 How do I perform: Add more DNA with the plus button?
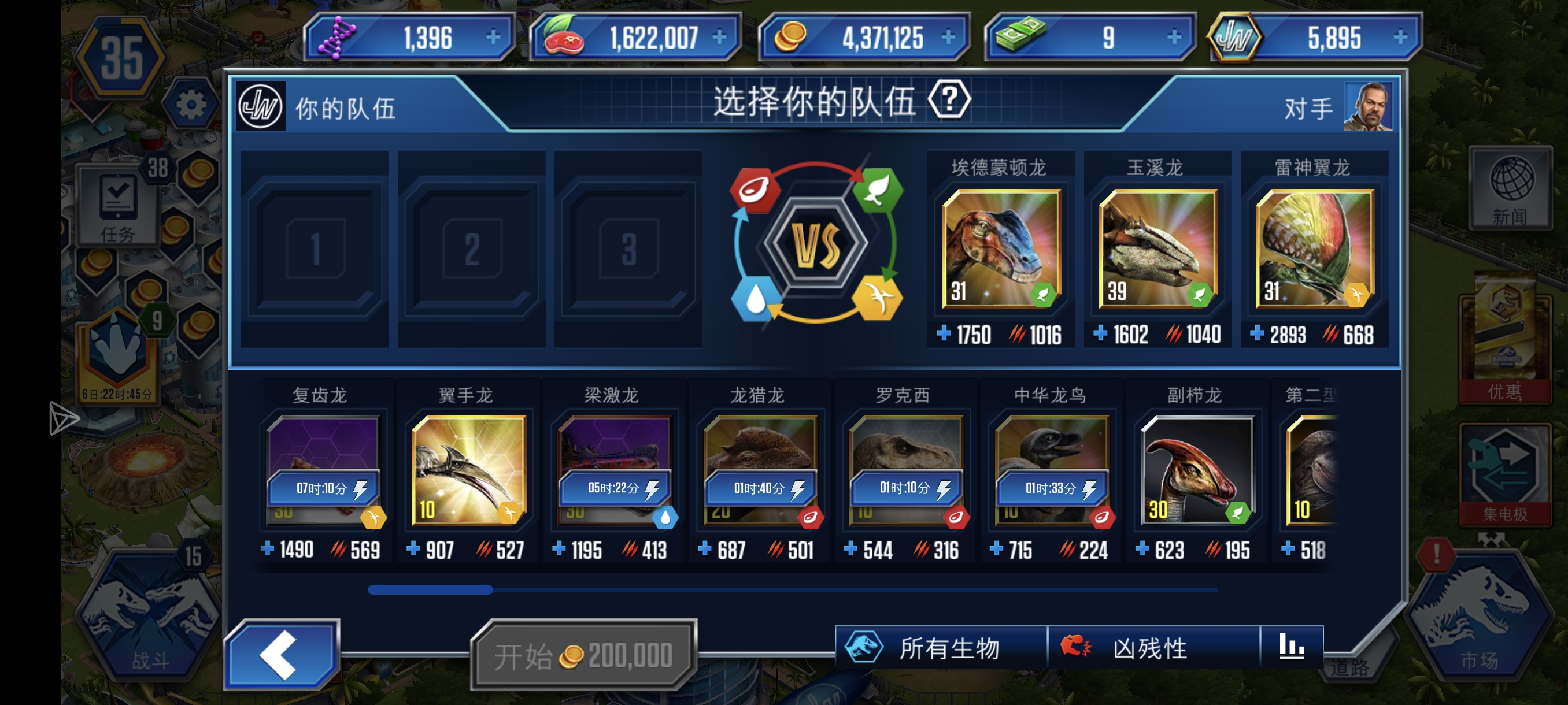click(493, 38)
